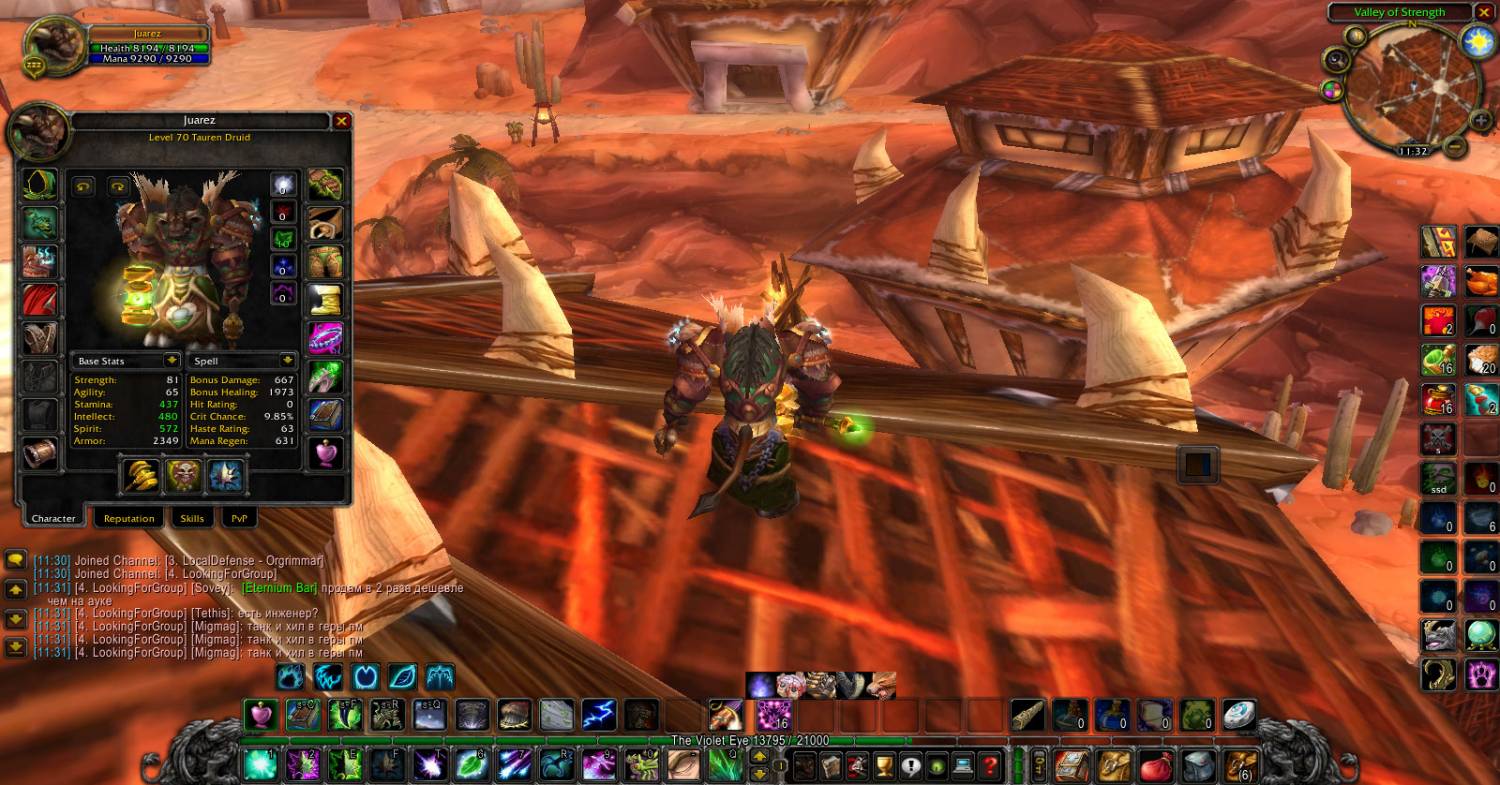Select the green hood head slot
1500x785 pixels.
[41, 185]
